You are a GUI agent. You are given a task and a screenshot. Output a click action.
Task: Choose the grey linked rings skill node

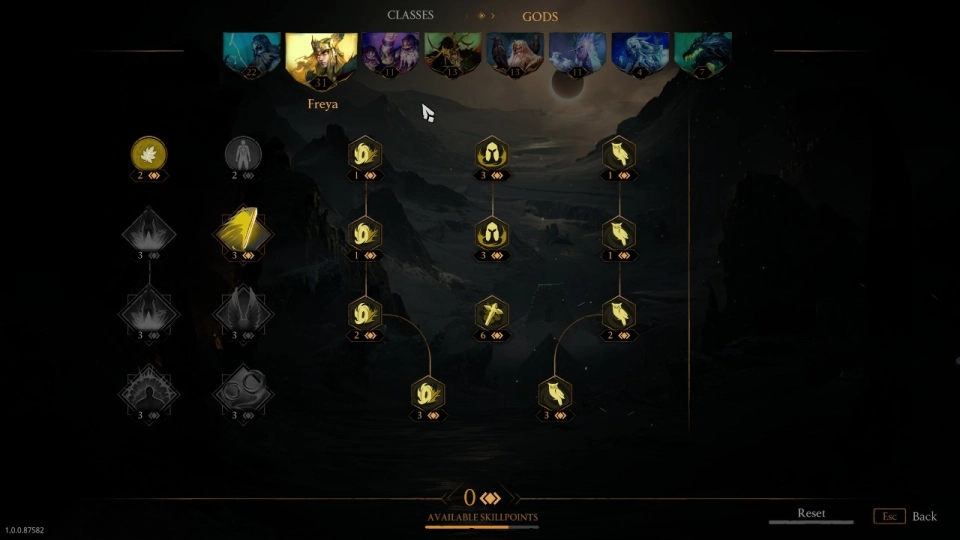click(243, 391)
